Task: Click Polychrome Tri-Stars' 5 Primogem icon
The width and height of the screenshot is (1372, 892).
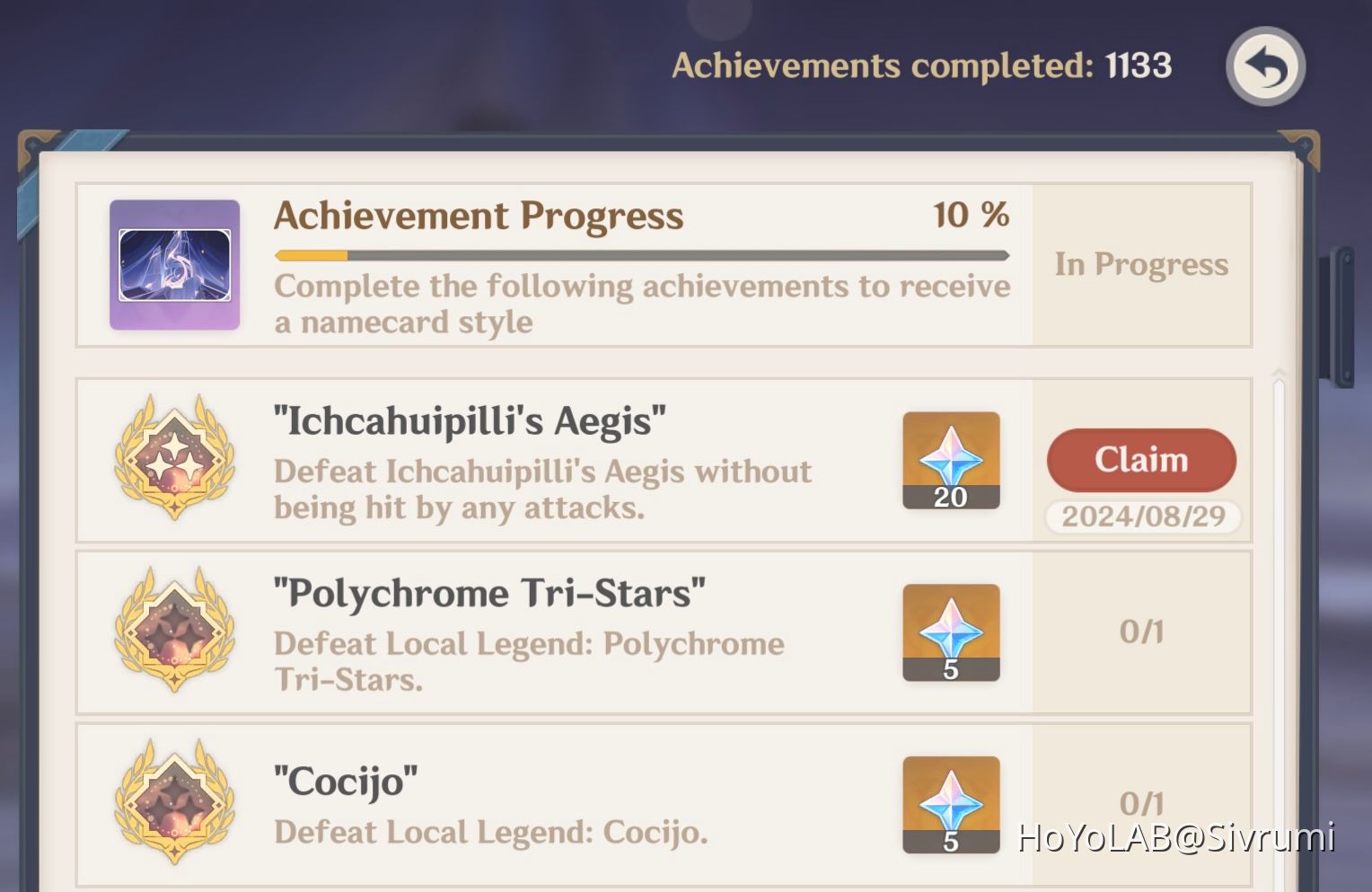Action: pos(951,632)
